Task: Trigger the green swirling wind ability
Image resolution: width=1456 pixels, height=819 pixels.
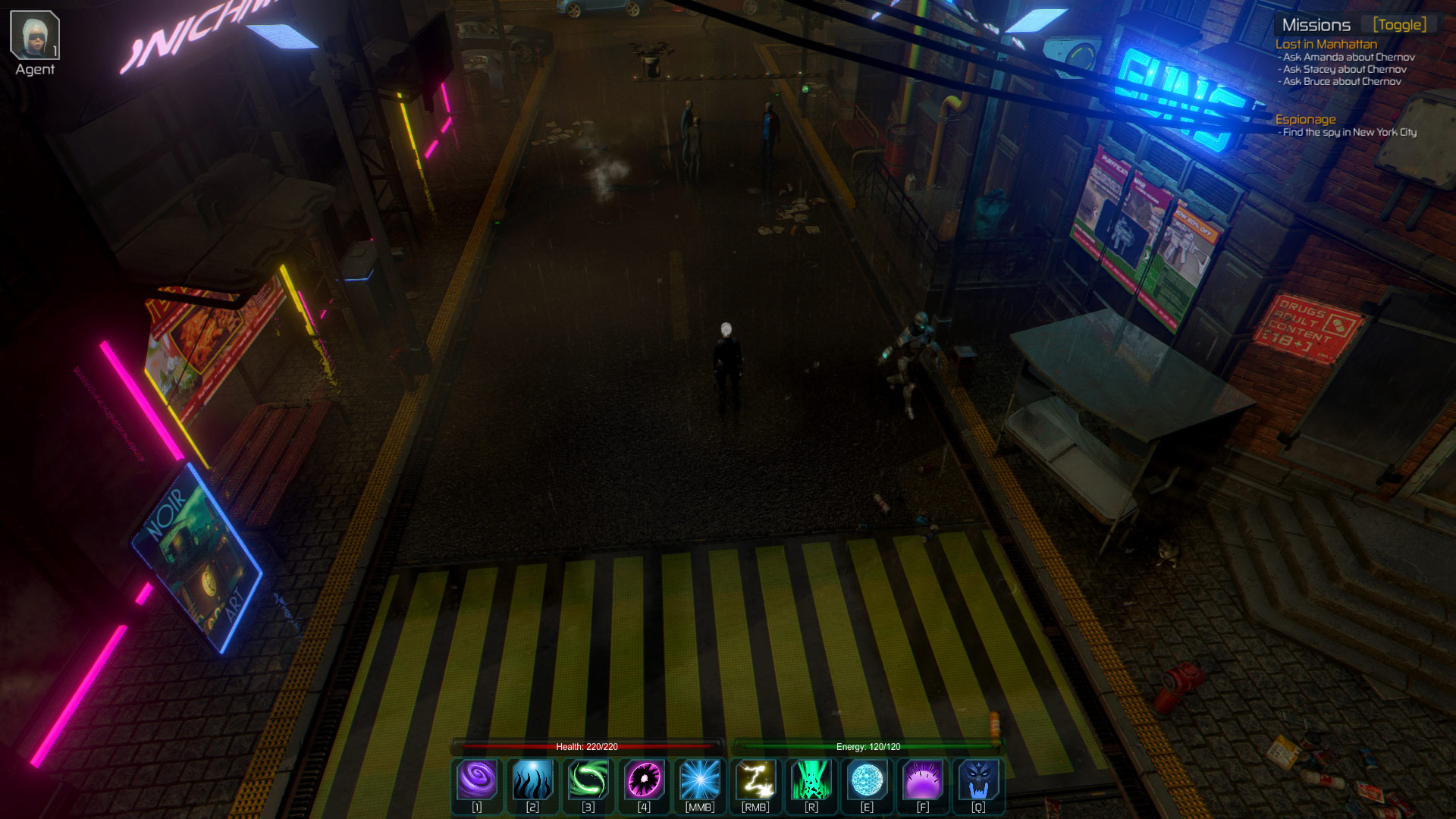Action: point(588,780)
